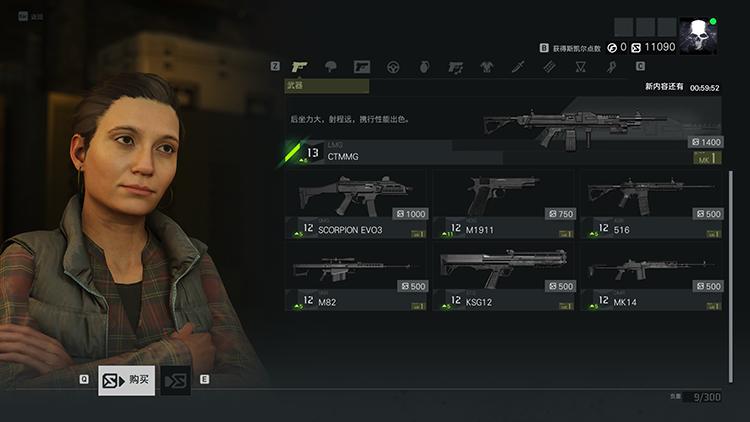Switch to the knife tab

click(518, 67)
